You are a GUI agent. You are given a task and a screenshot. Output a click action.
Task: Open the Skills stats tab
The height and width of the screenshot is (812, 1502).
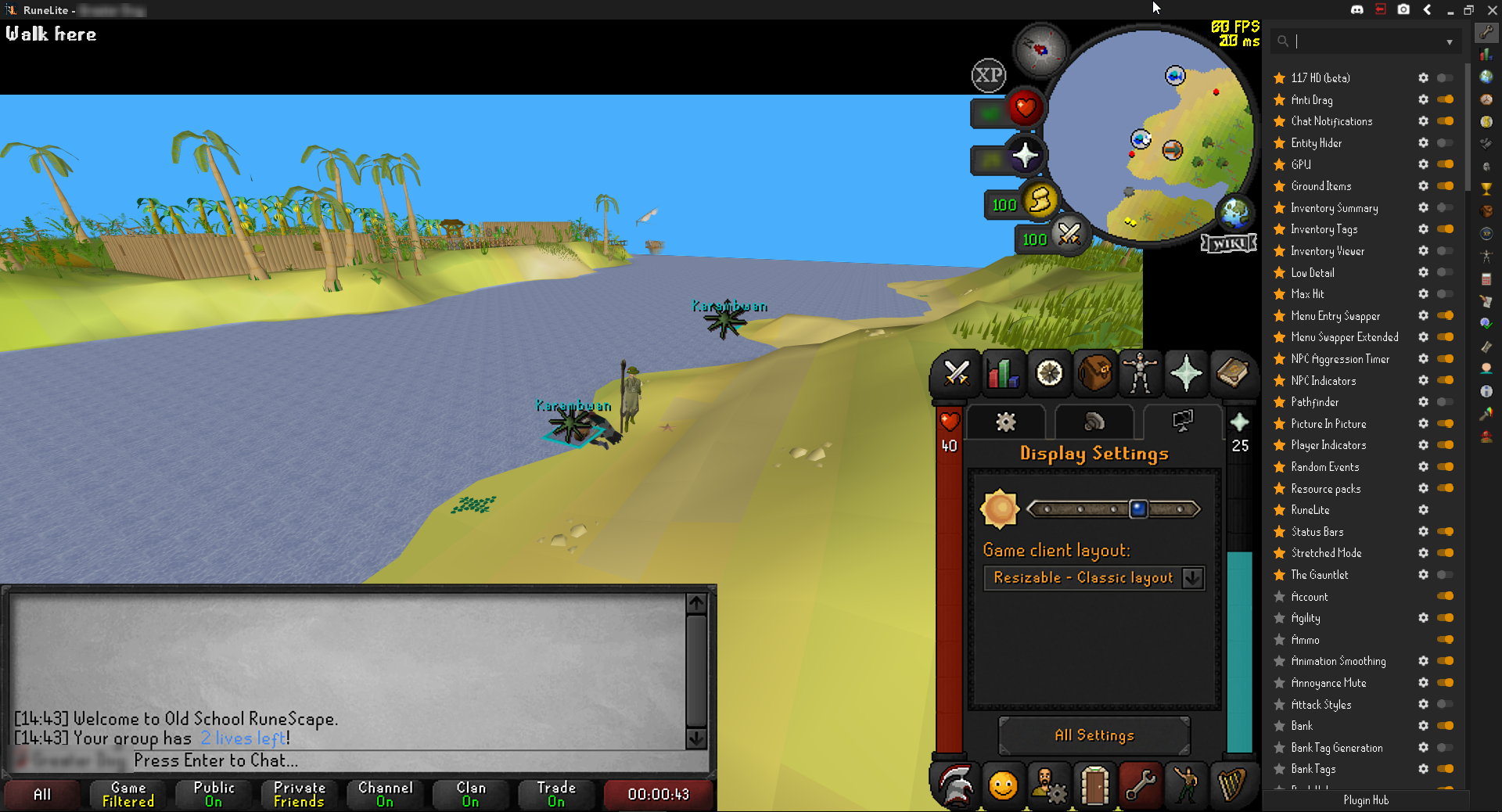tap(1002, 374)
